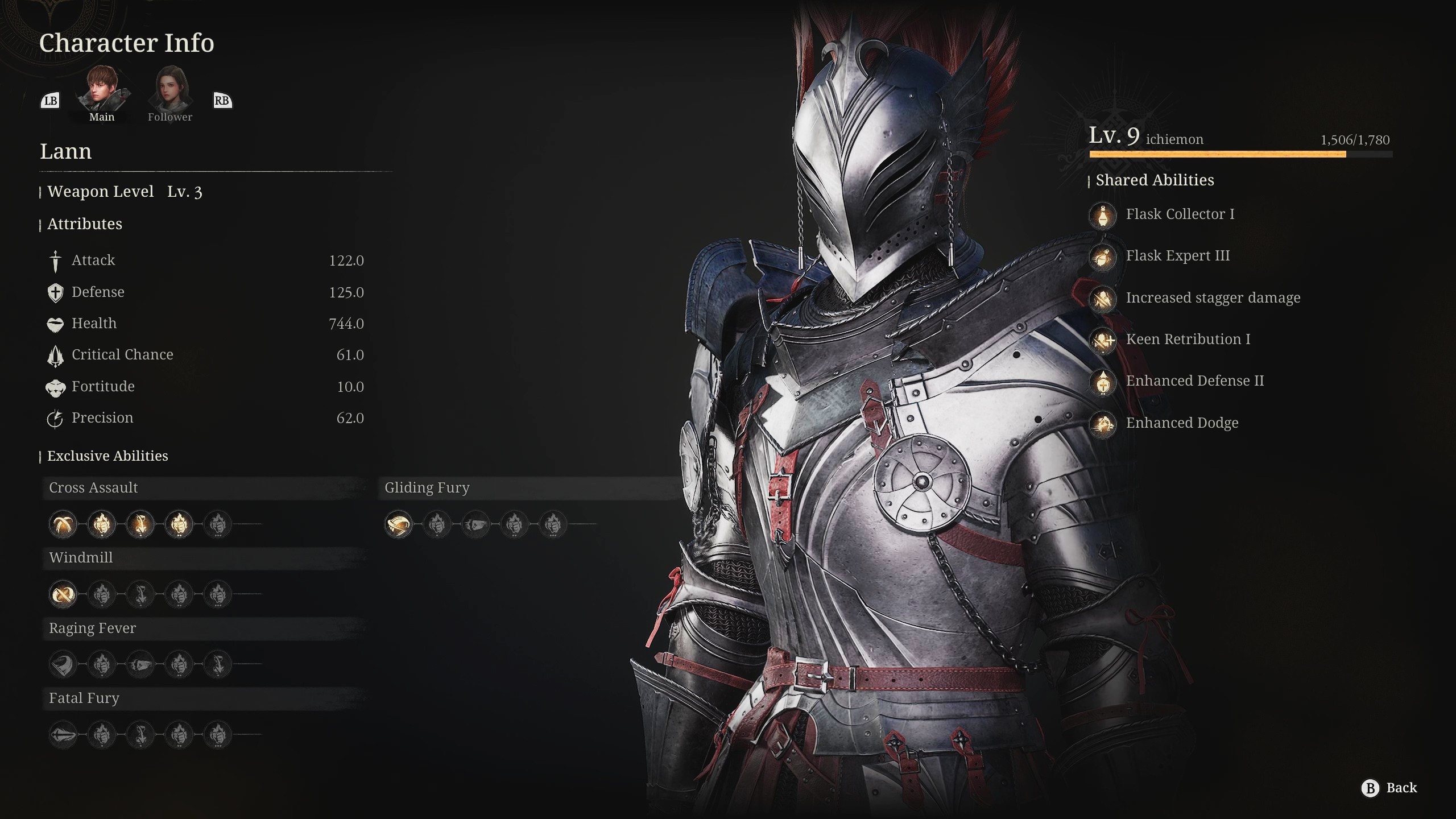
Task: Choose the first Windmill skill icon
Action: (x=63, y=594)
